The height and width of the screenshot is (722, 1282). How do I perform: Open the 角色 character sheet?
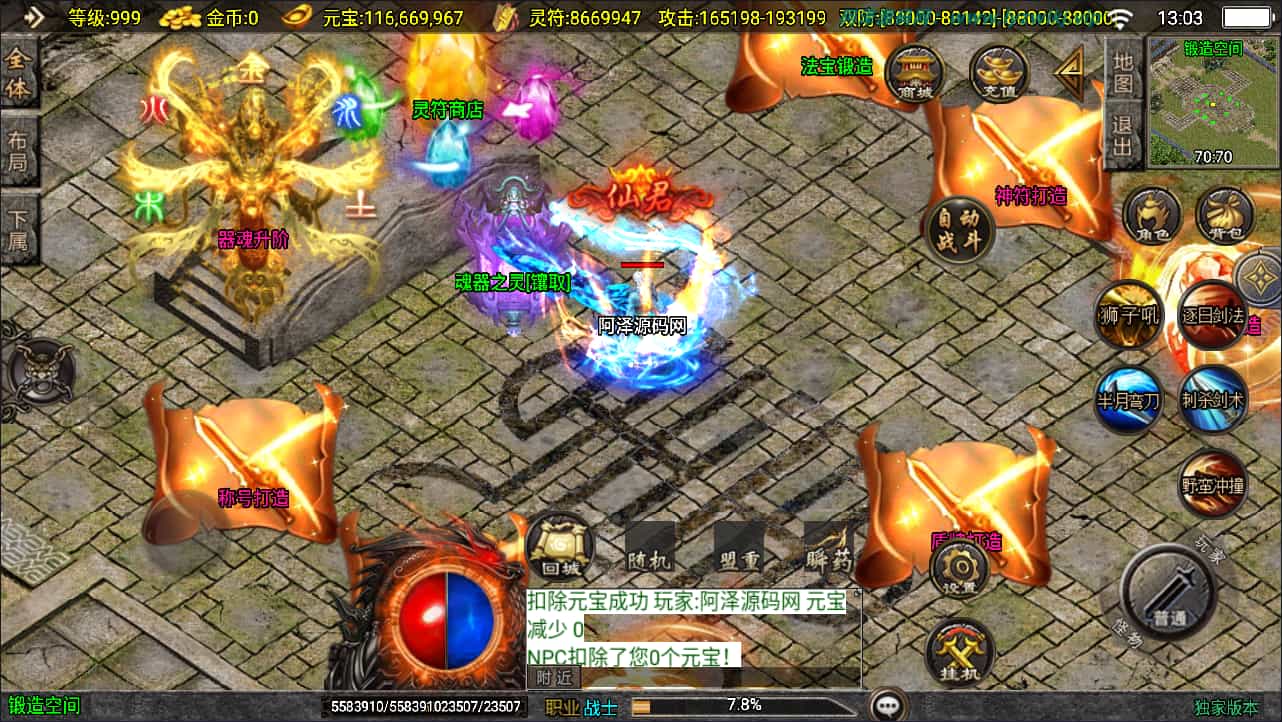tap(1152, 216)
